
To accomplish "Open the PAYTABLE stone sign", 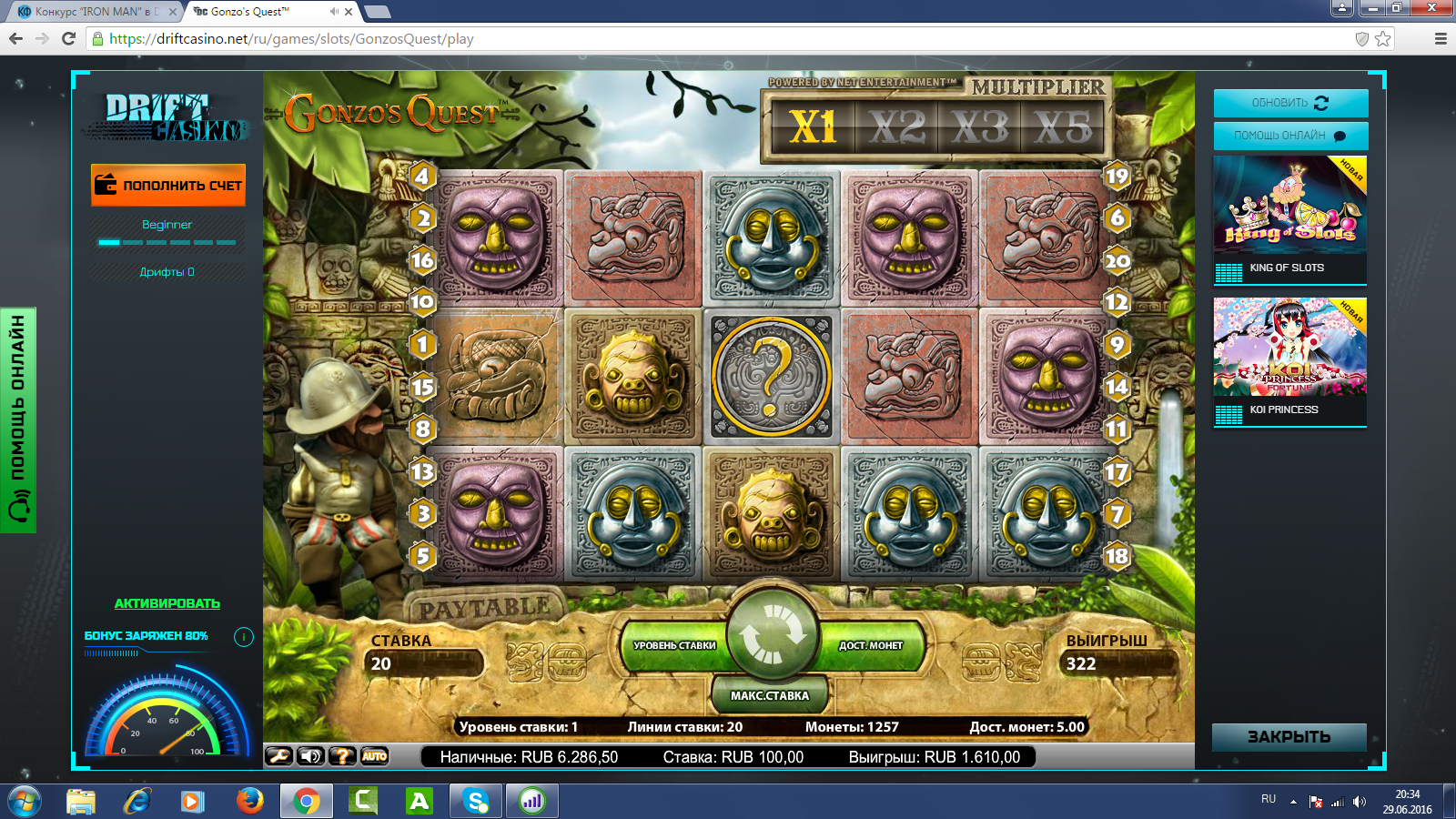I will (484, 608).
